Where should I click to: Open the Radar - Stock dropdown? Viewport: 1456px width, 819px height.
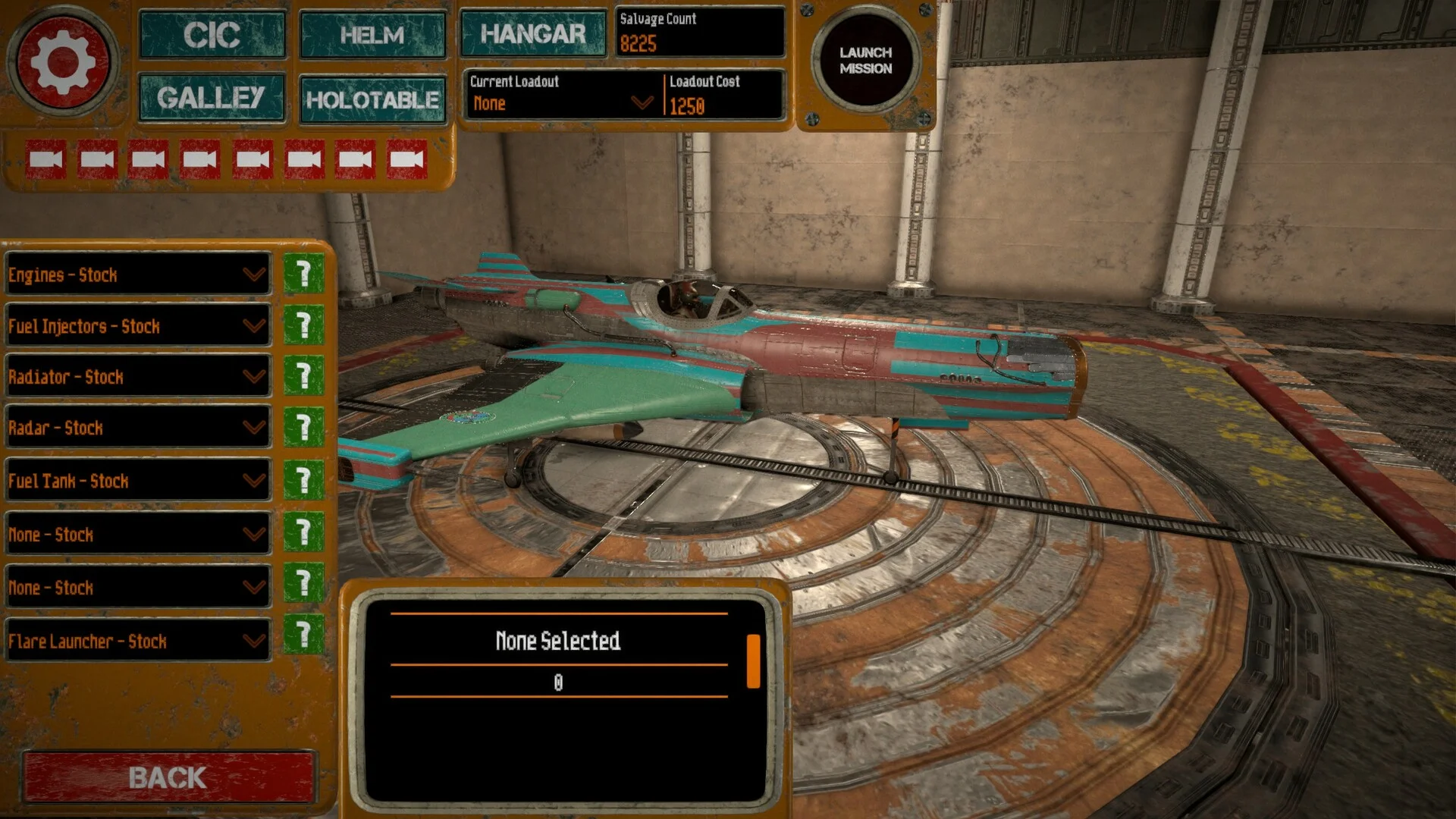click(138, 428)
